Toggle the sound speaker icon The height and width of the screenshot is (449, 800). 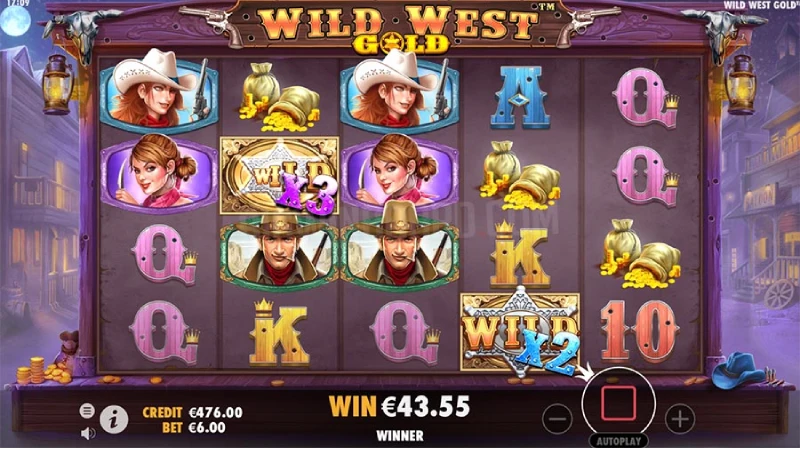coord(87,432)
